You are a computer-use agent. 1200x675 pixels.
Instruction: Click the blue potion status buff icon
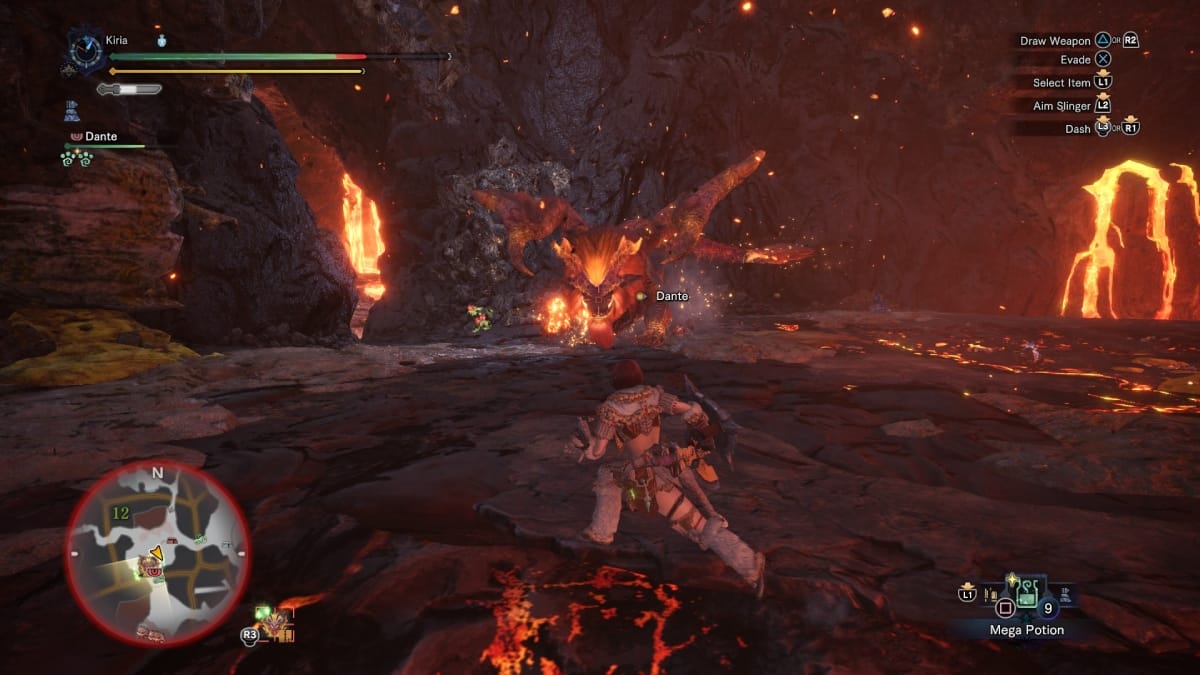[x=162, y=40]
